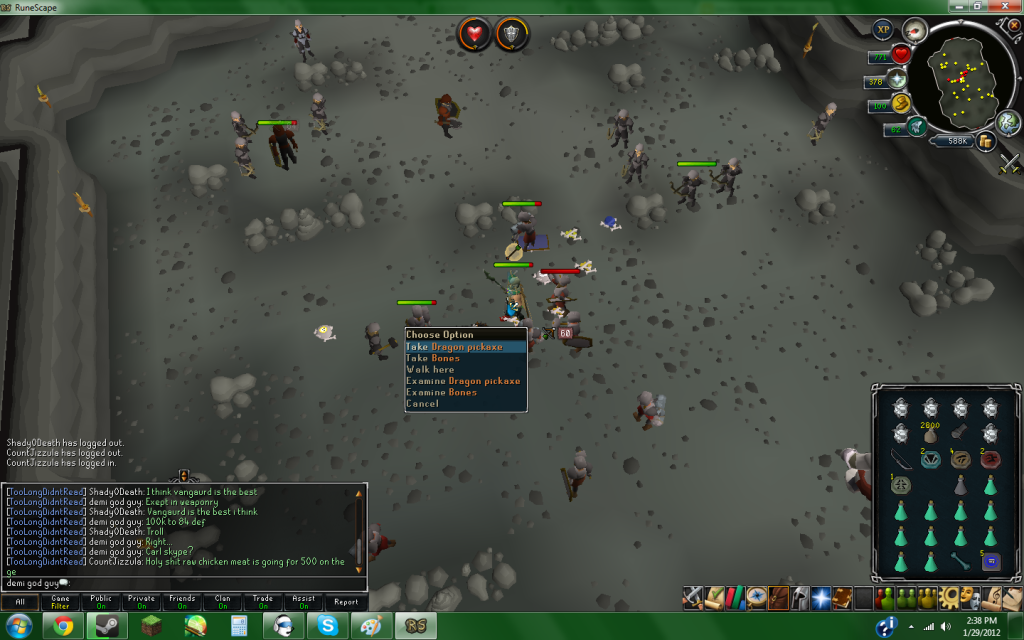Viewport: 1024px width, 640px height.
Task: Cancel the Choose Option menu
Action: [422, 404]
